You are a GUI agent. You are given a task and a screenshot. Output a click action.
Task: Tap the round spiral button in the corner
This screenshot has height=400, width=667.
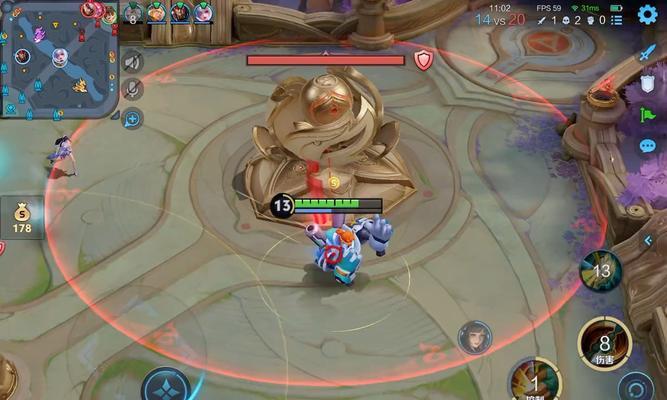[636, 387]
